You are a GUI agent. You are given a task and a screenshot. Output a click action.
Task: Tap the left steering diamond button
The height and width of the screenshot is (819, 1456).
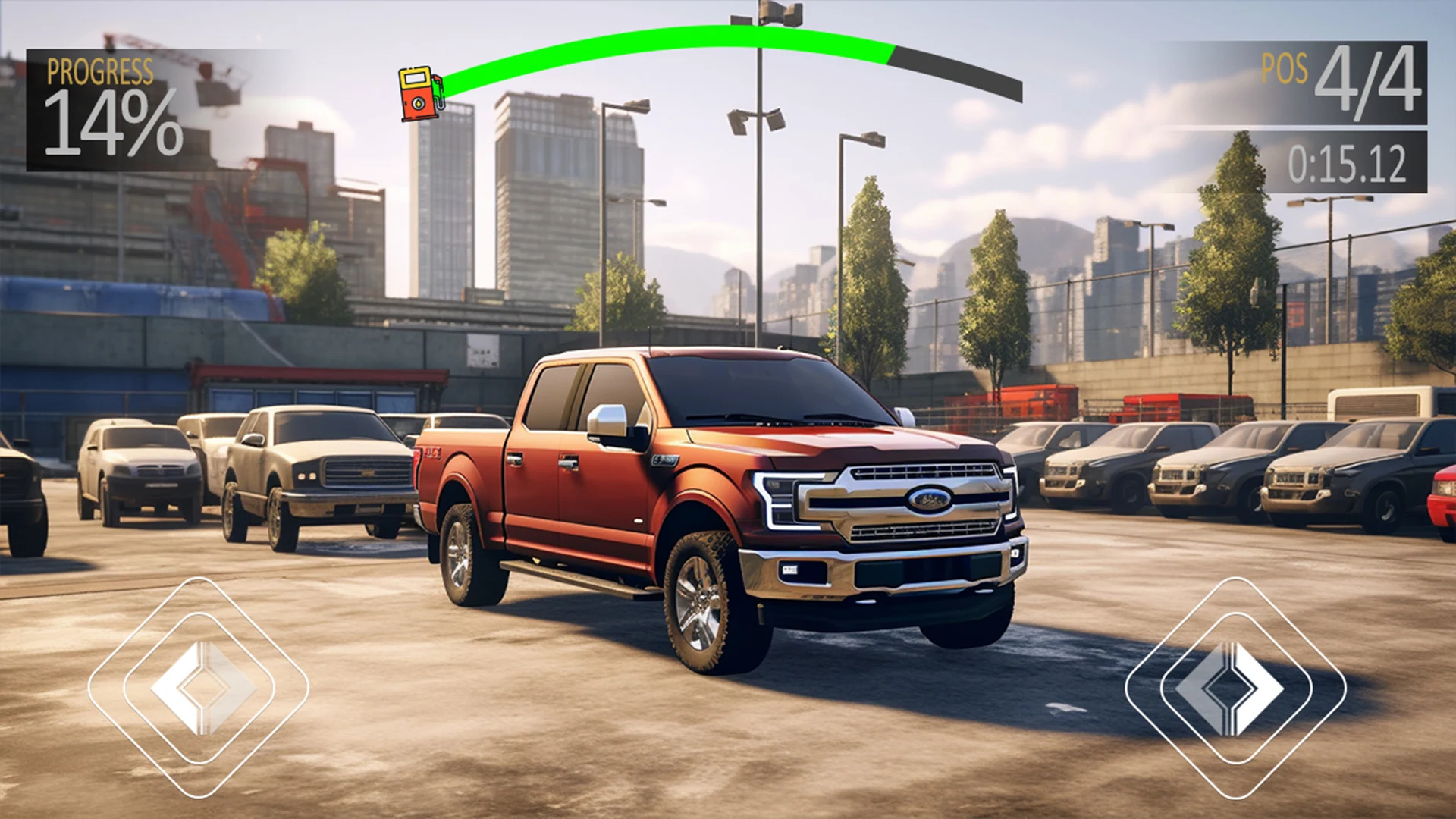point(199,687)
